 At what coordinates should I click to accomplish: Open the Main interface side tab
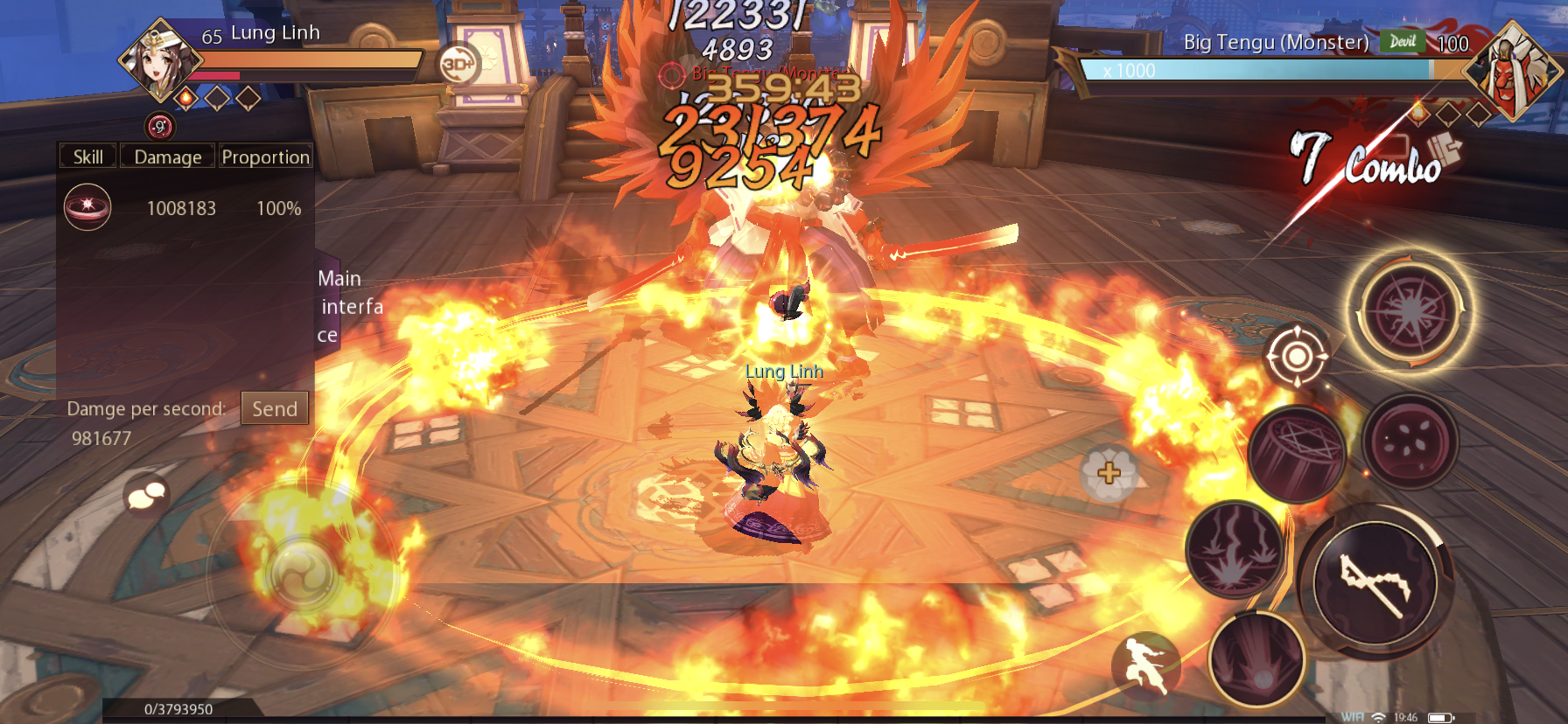pyautogui.click(x=339, y=306)
